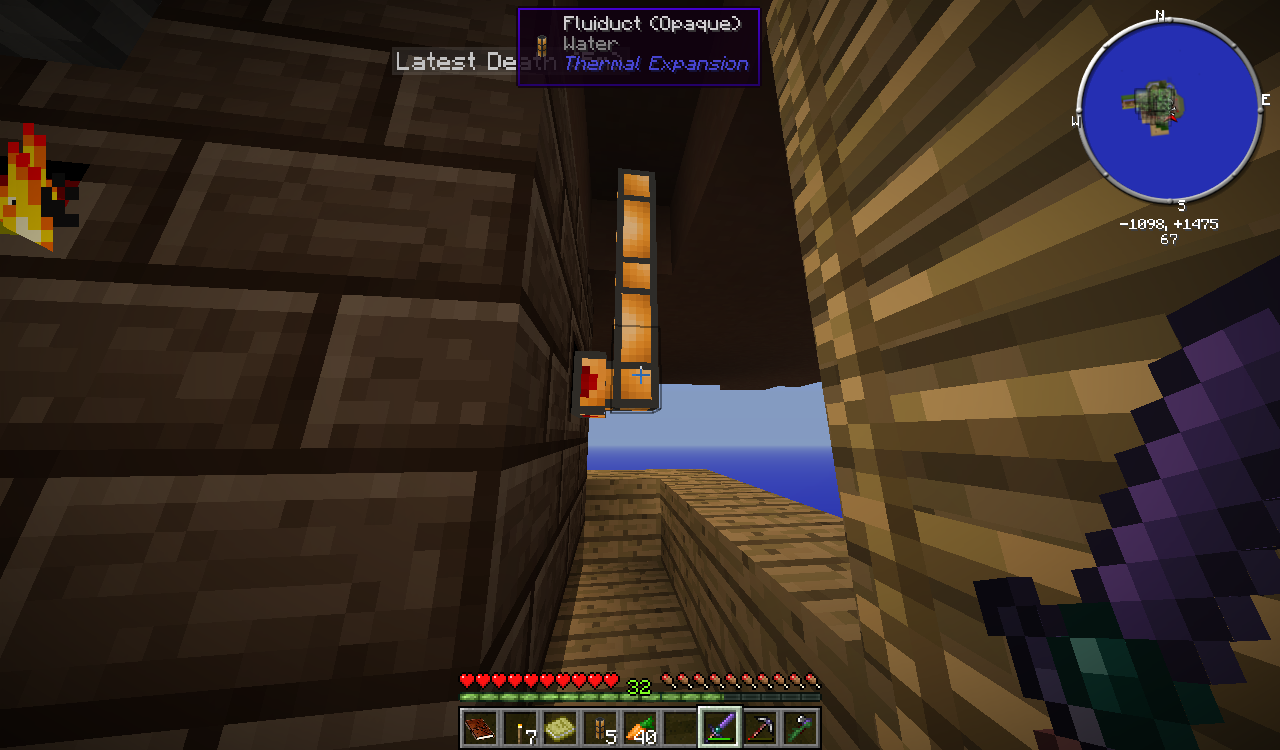Viewport: 1280px width, 750px height.
Task: Select the torch stack hotbar slot
Action: [x=520, y=728]
